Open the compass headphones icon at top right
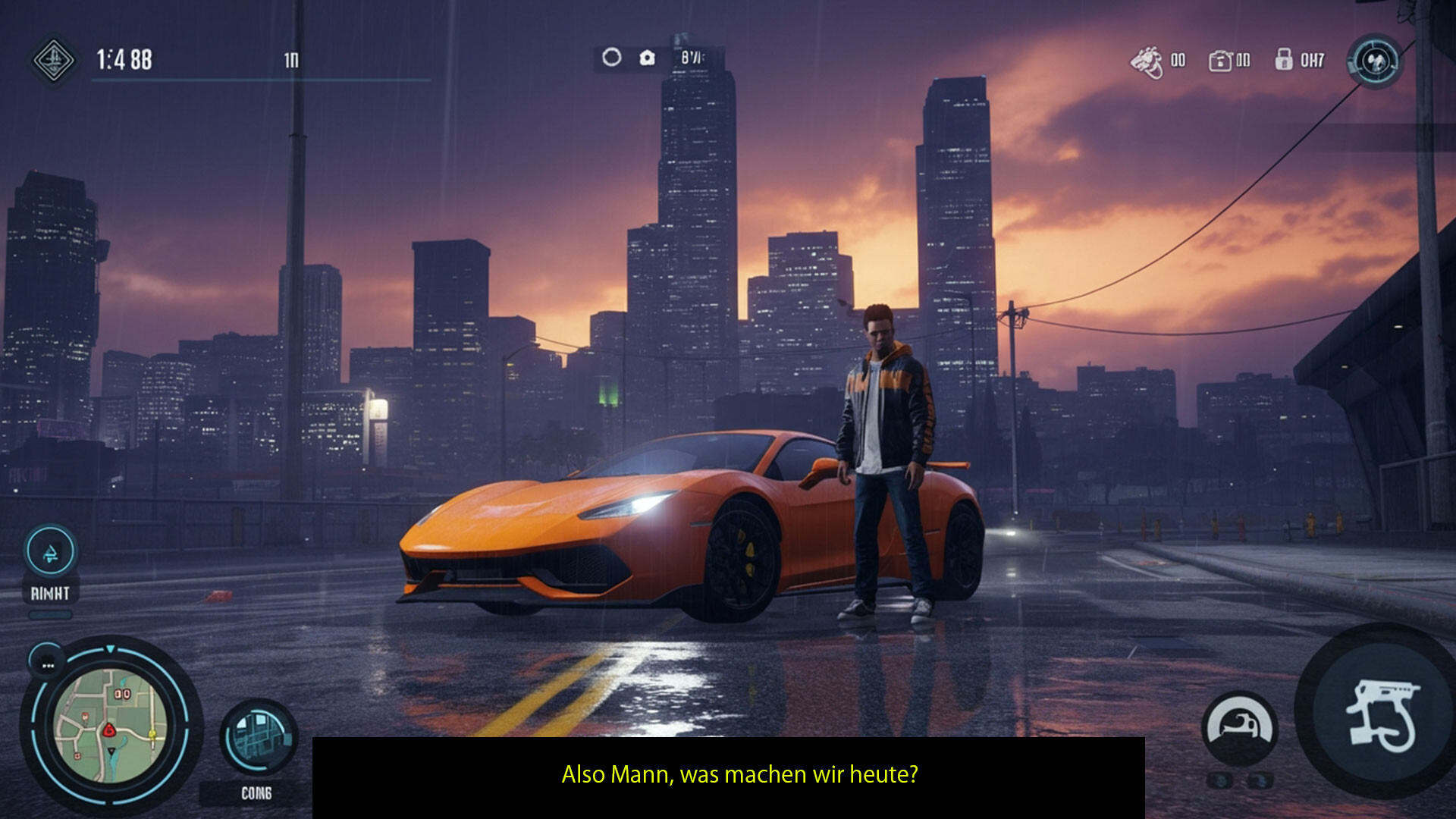The image size is (1456, 819). click(1376, 61)
